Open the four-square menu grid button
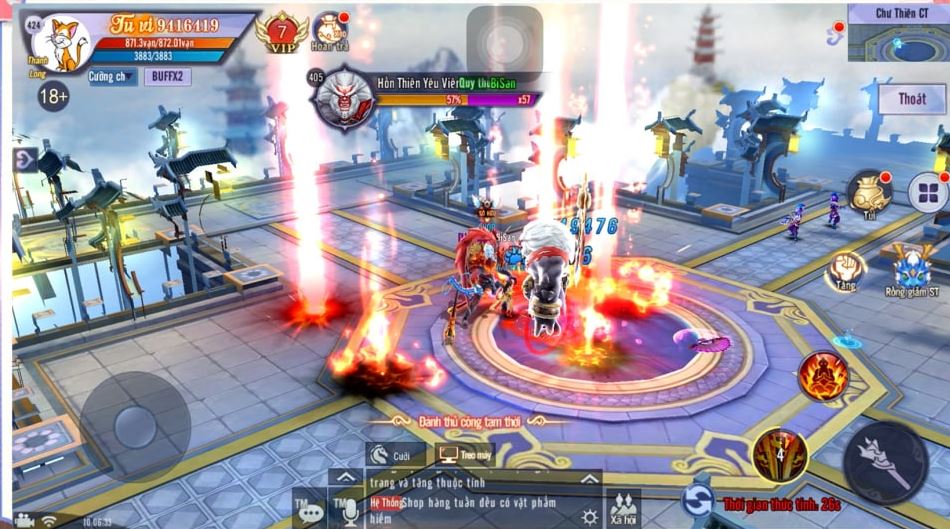 [927, 193]
